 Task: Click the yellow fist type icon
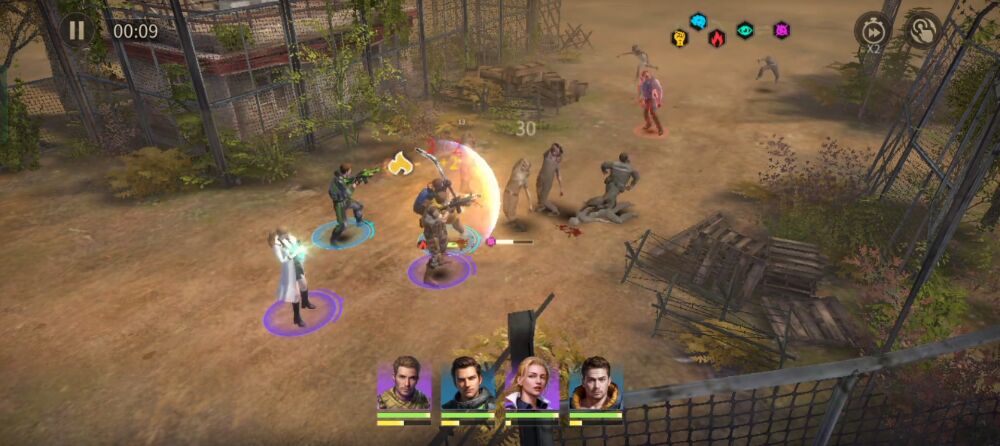tap(680, 38)
